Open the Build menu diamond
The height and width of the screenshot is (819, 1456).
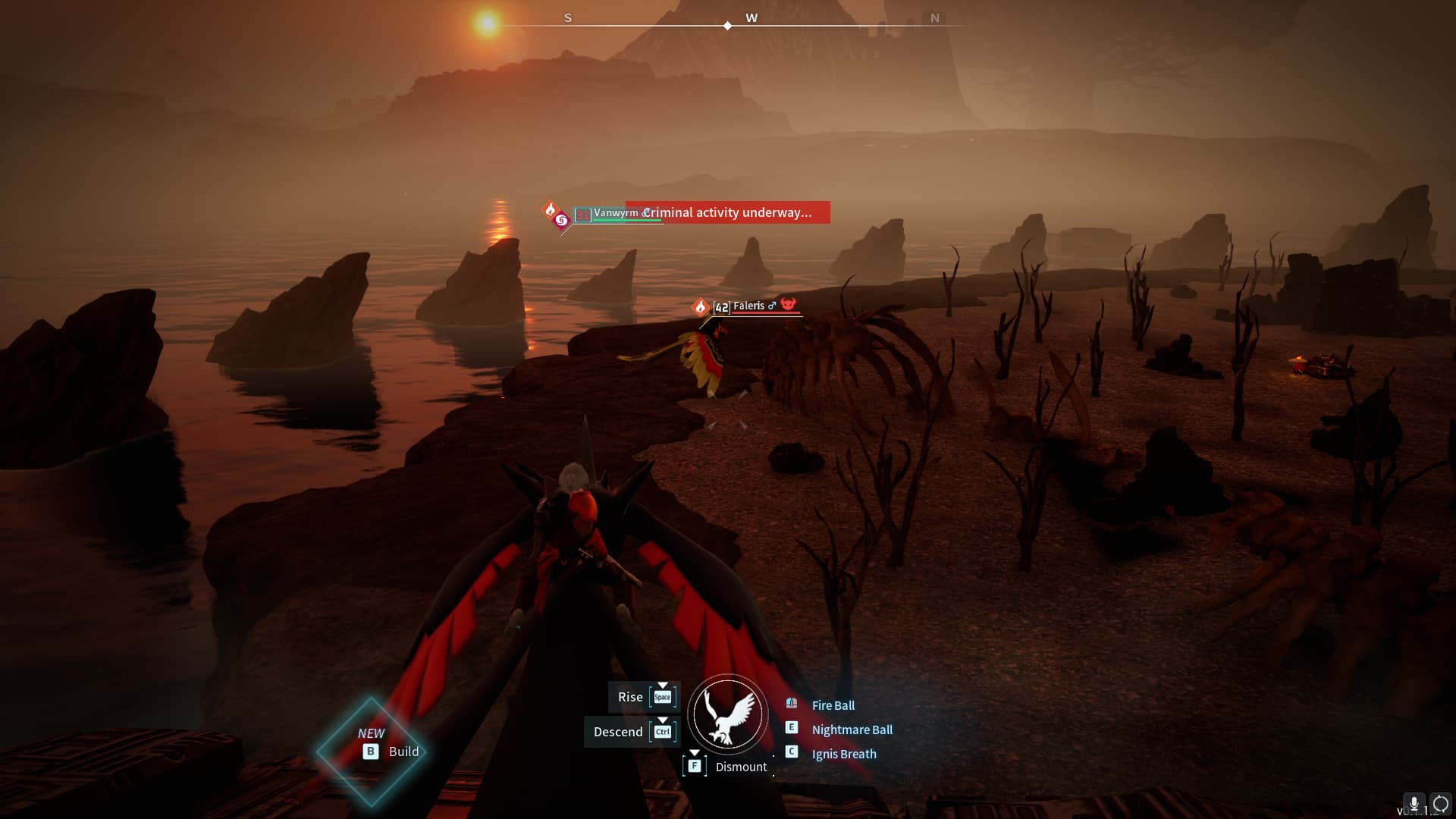pos(372,751)
